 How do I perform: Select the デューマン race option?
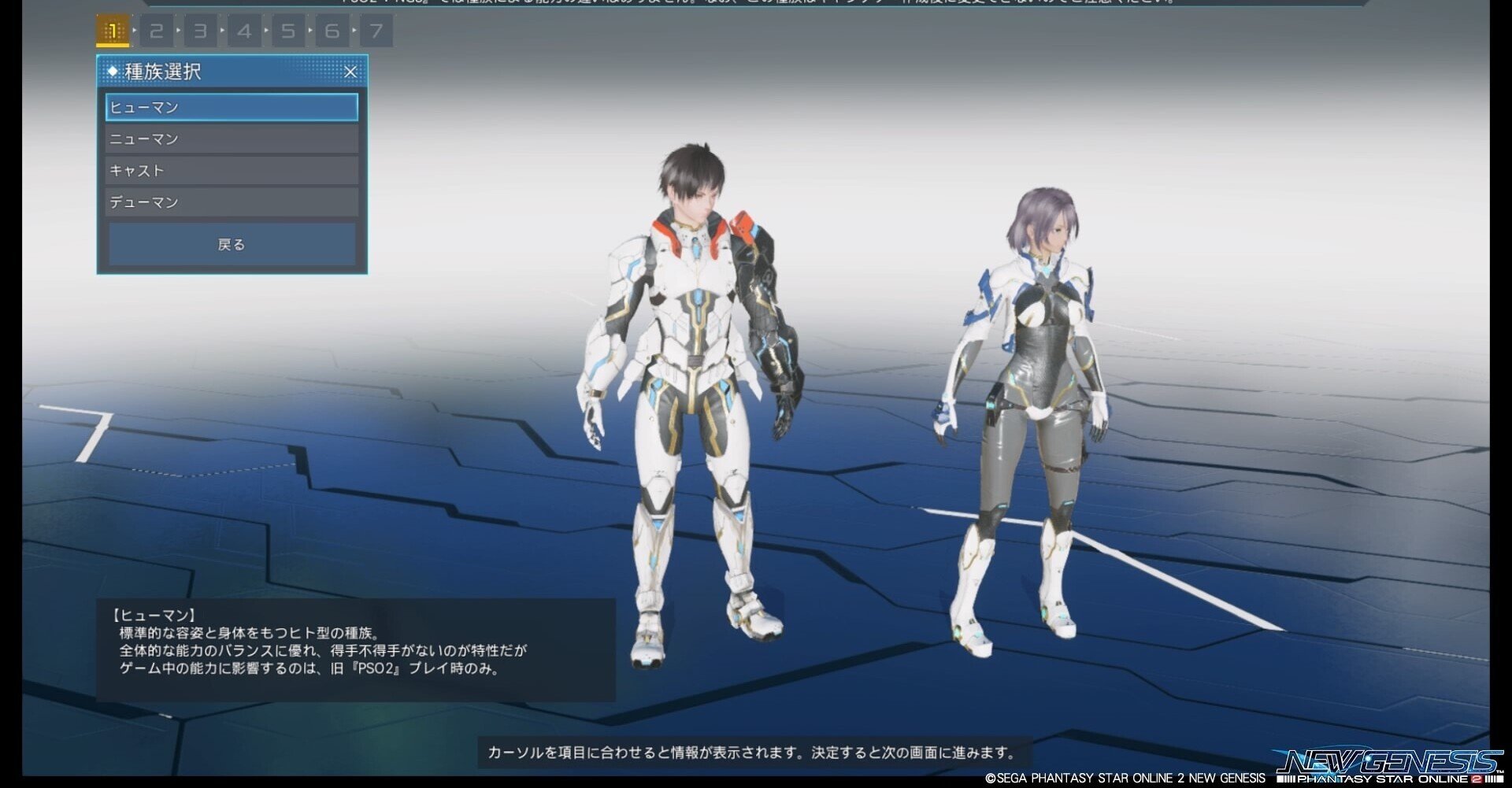[x=232, y=202]
